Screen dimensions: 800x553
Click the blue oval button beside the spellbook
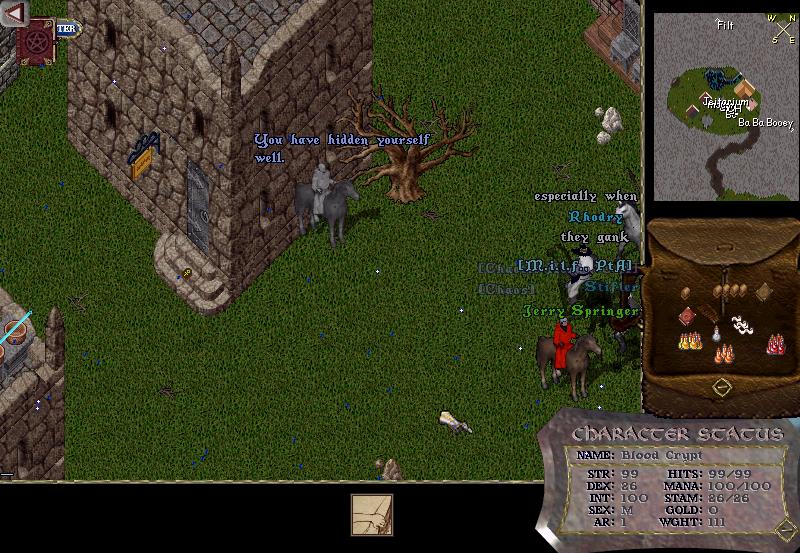click(67, 29)
